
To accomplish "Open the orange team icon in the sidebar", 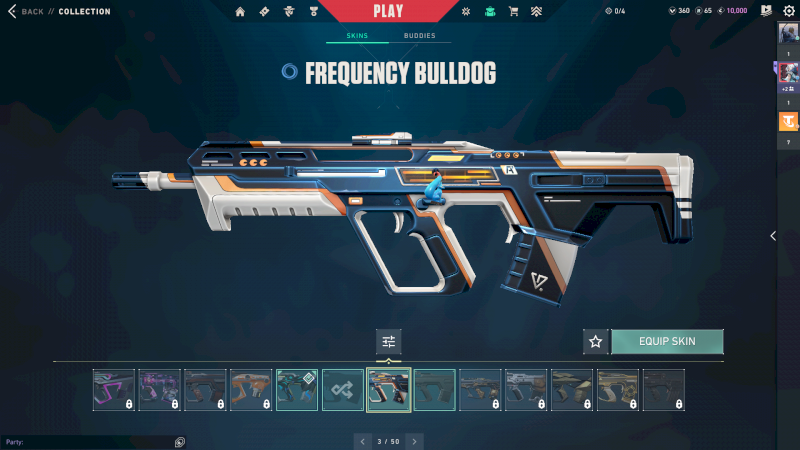I will (x=788, y=122).
